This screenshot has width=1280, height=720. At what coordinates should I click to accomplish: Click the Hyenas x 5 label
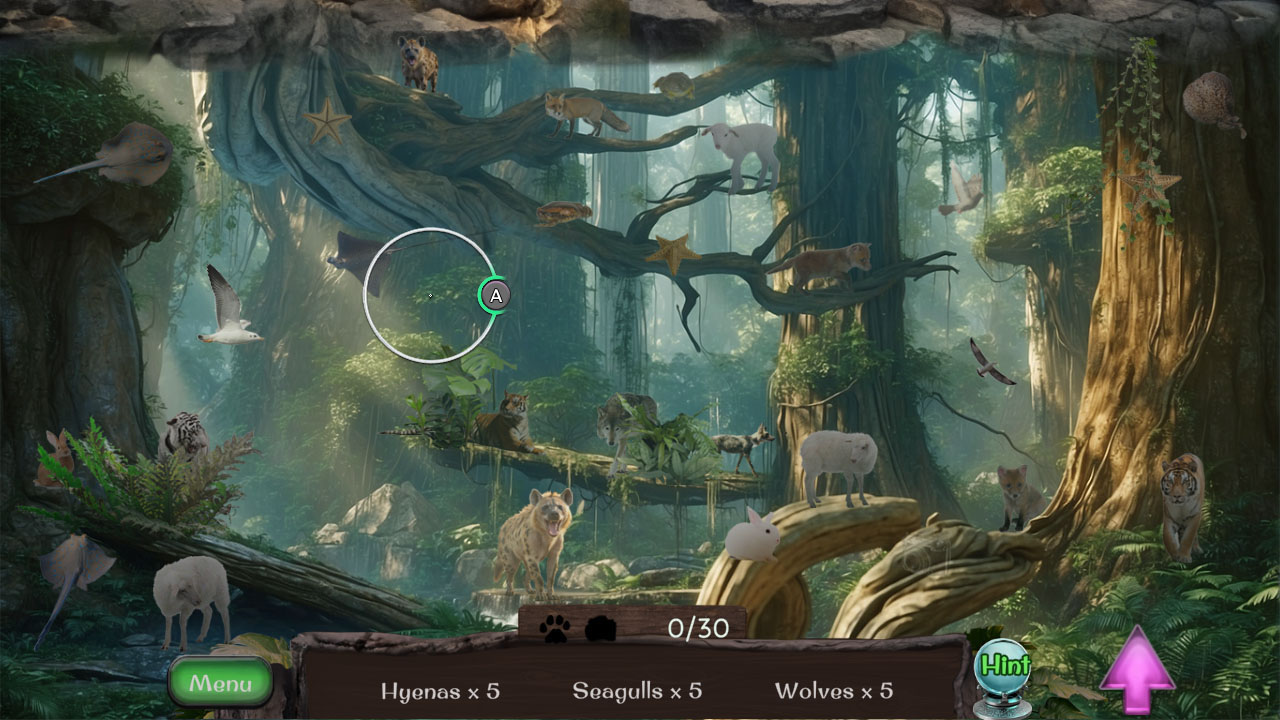click(x=440, y=691)
